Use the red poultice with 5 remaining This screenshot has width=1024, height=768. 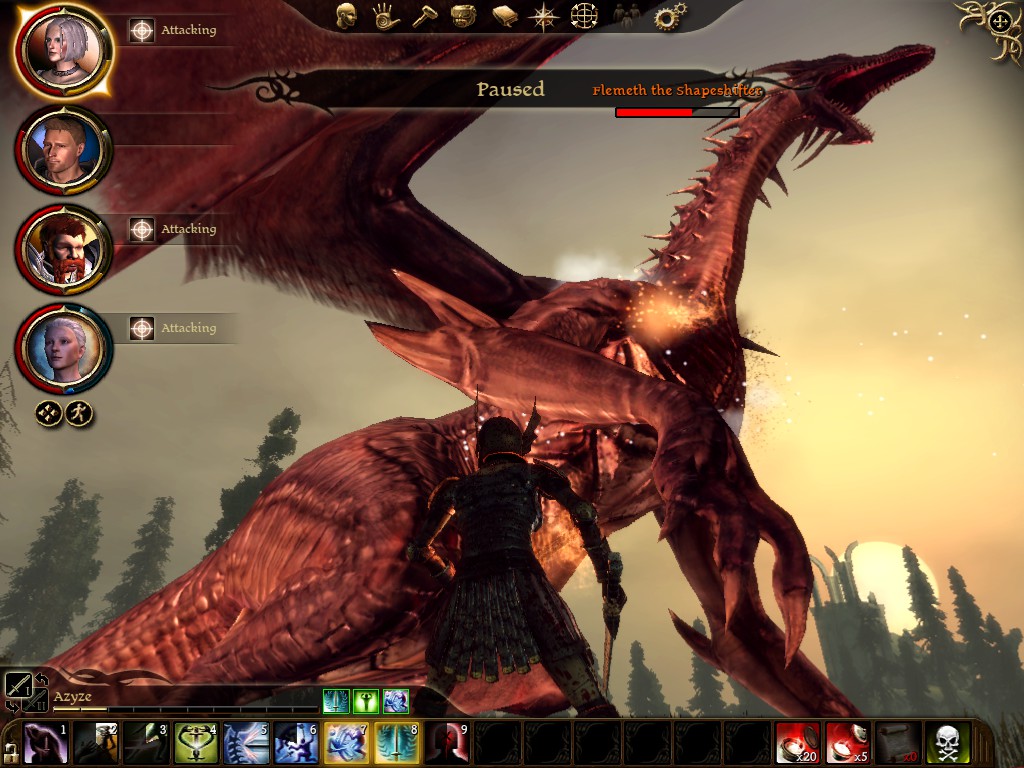(848, 743)
